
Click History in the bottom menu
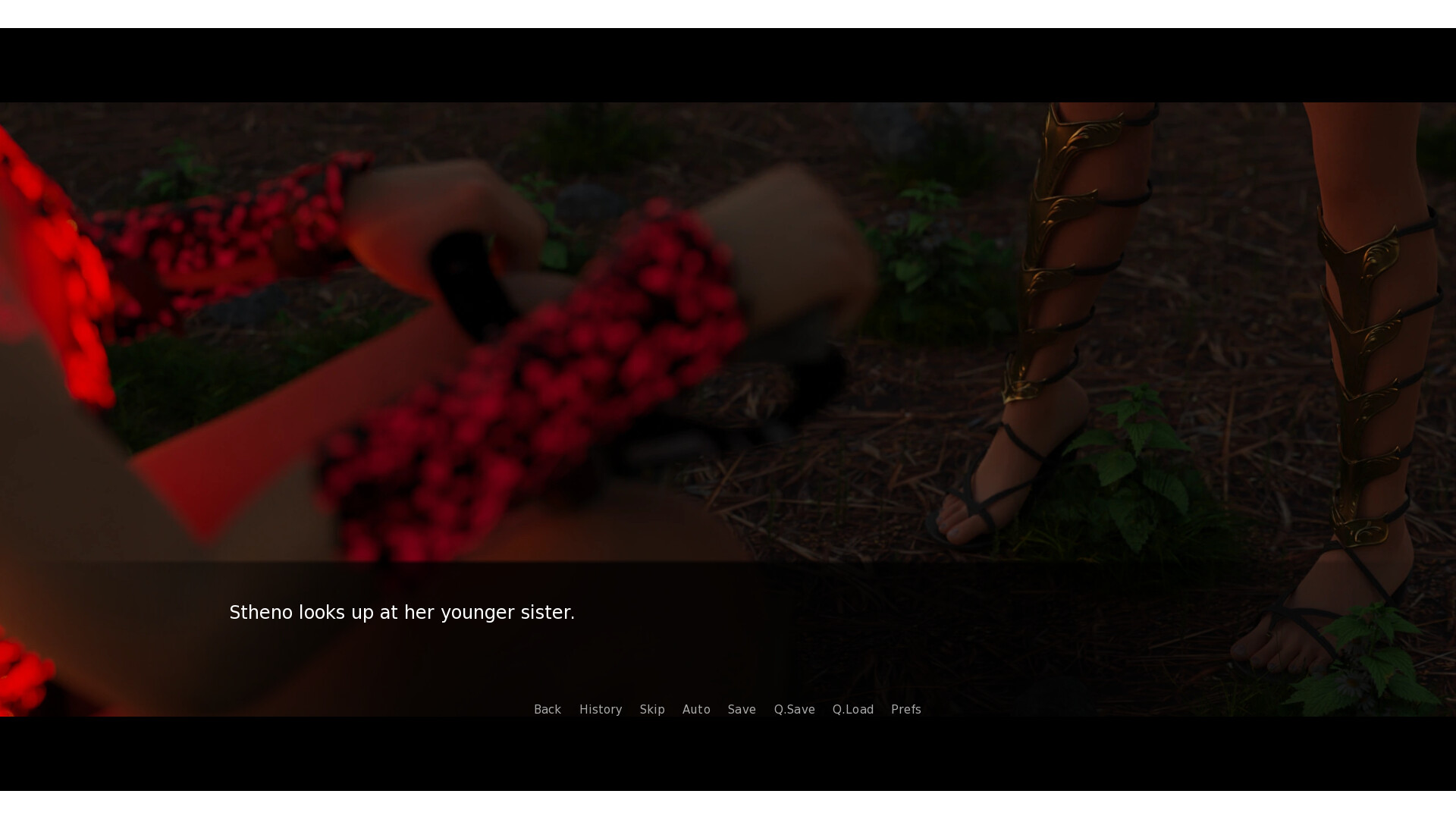(601, 709)
